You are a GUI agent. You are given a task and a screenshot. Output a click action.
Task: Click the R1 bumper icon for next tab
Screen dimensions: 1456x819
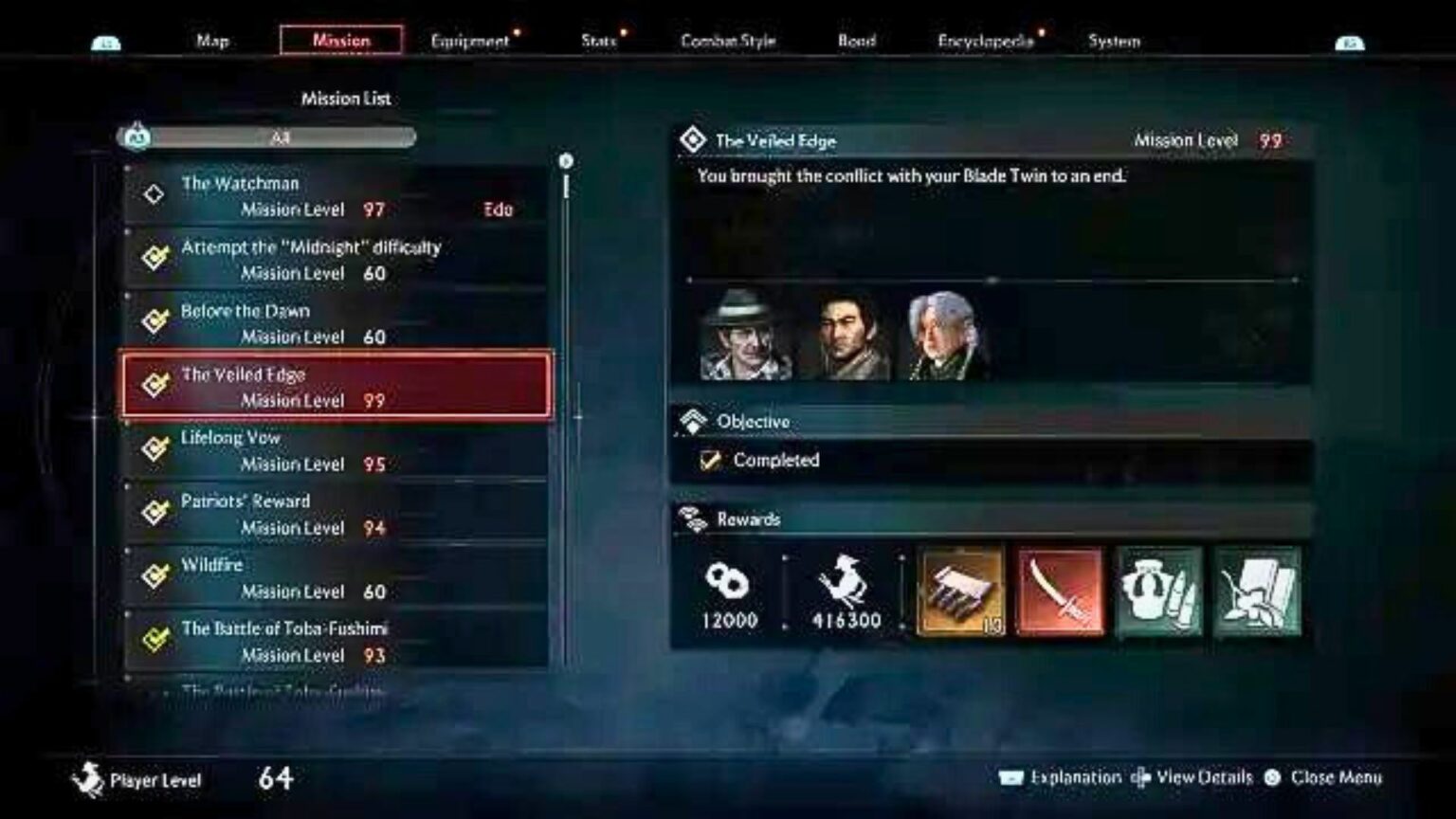pyautogui.click(x=1350, y=42)
